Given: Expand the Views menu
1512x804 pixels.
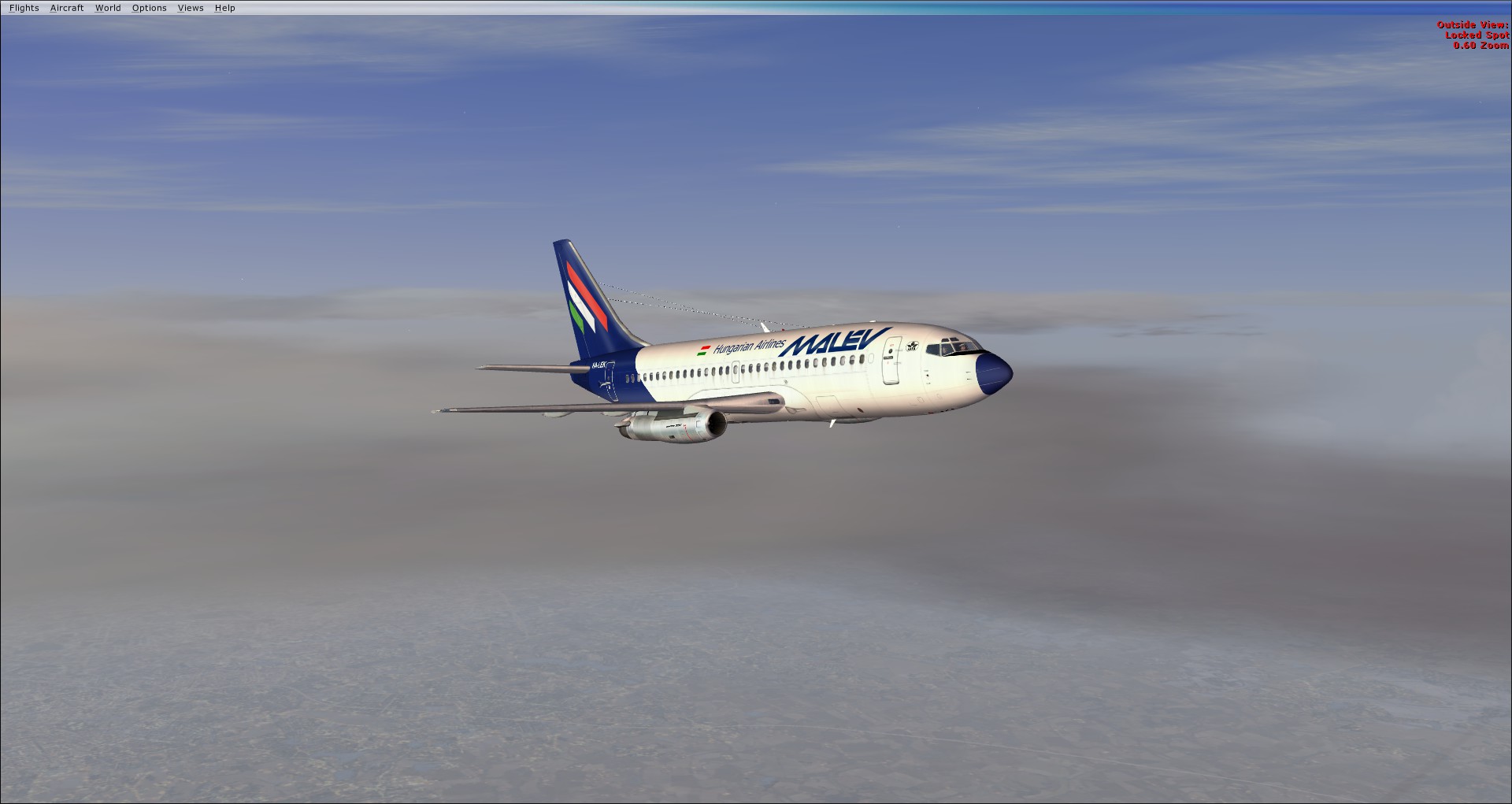Looking at the screenshot, I should coord(191,8).
